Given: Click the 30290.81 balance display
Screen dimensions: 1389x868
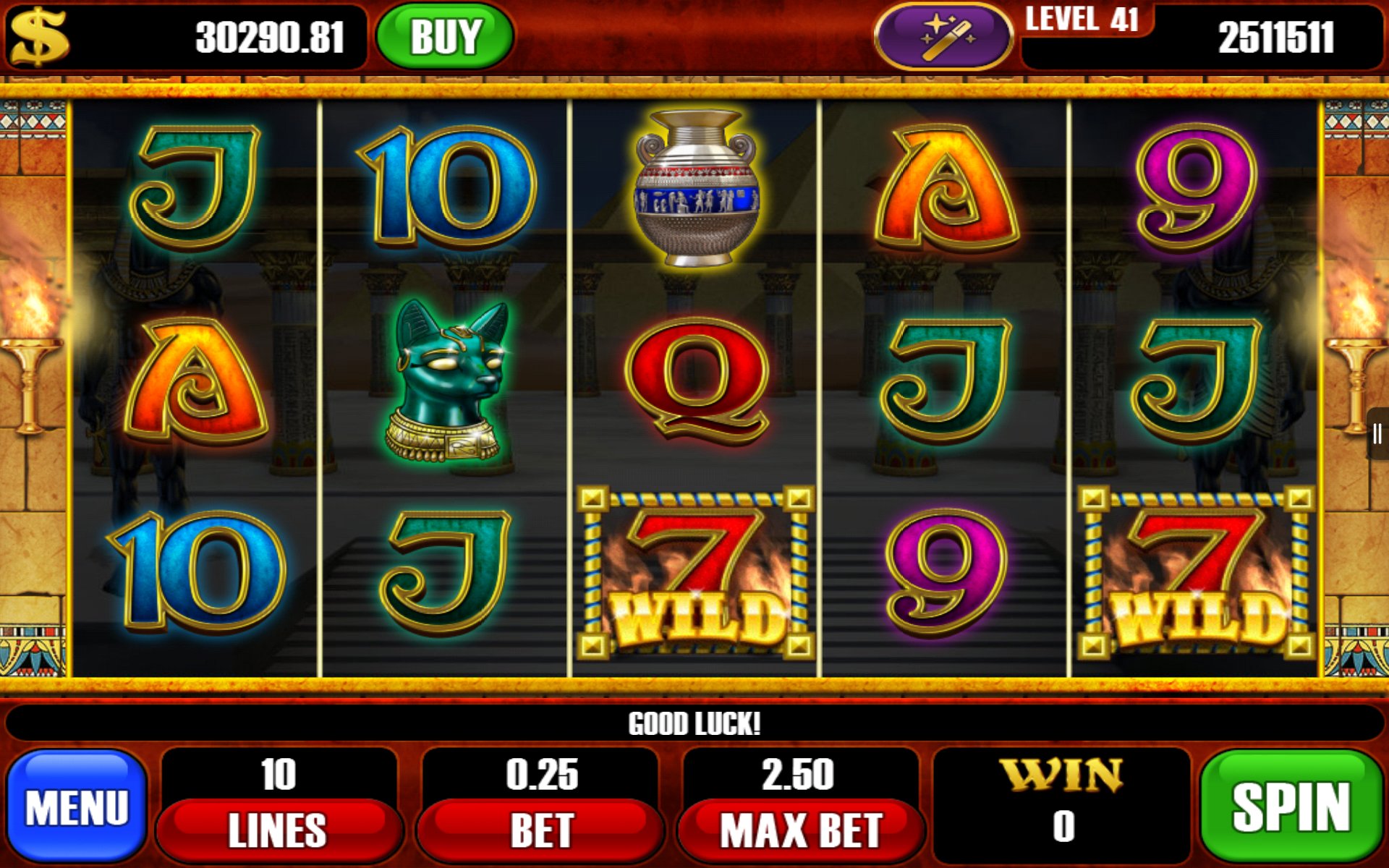Looking at the screenshot, I should point(271,38).
